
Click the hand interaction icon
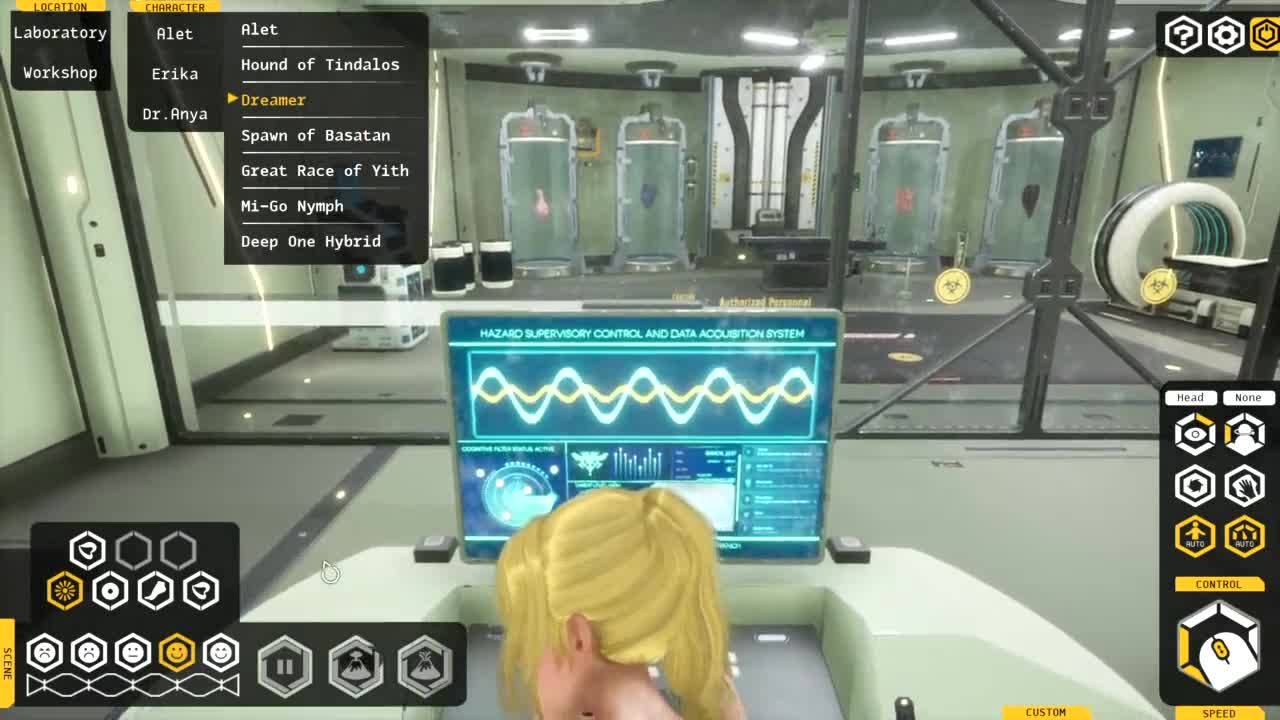pyautogui.click(x=1244, y=486)
